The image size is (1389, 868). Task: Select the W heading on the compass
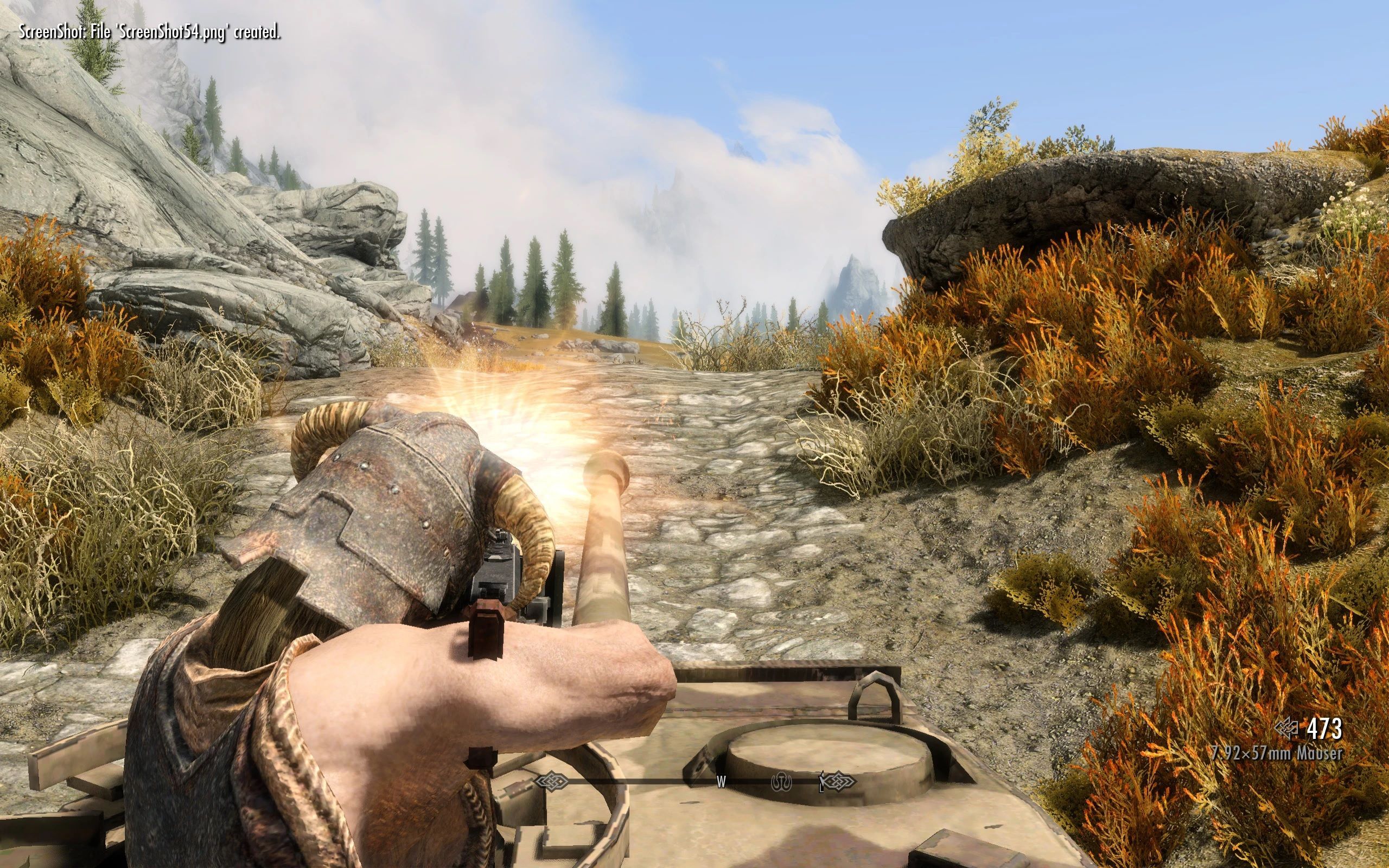tap(722, 781)
